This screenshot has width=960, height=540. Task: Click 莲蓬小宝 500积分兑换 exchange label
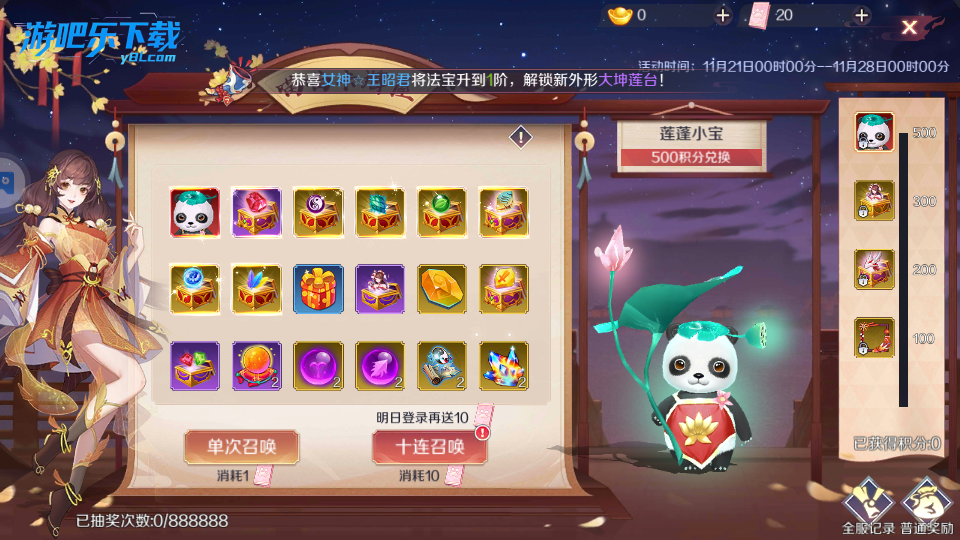[x=691, y=144]
